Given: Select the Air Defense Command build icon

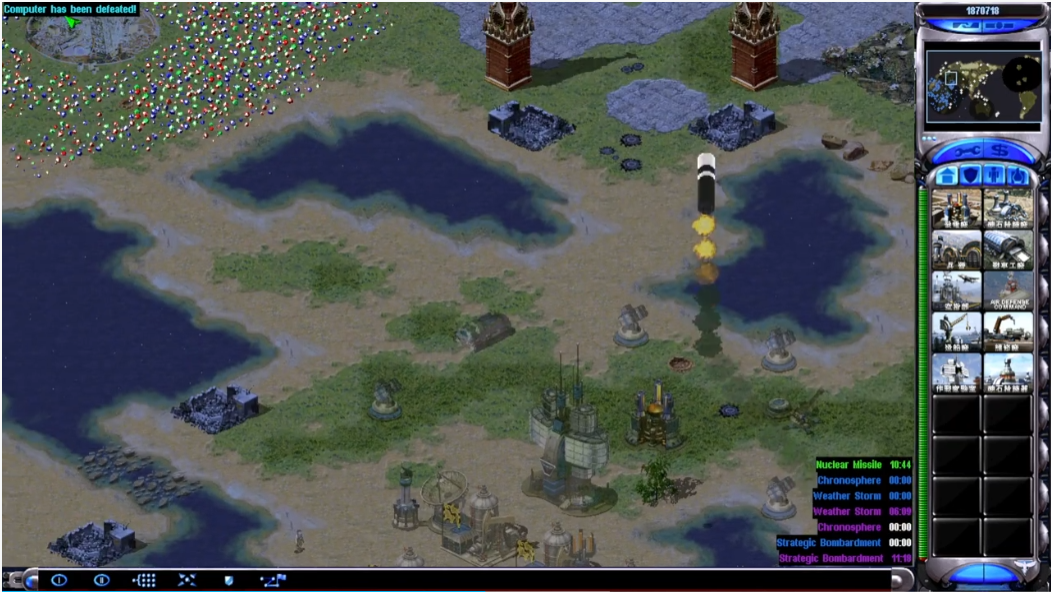Looking at the screenshot, I should (1008, 290).
